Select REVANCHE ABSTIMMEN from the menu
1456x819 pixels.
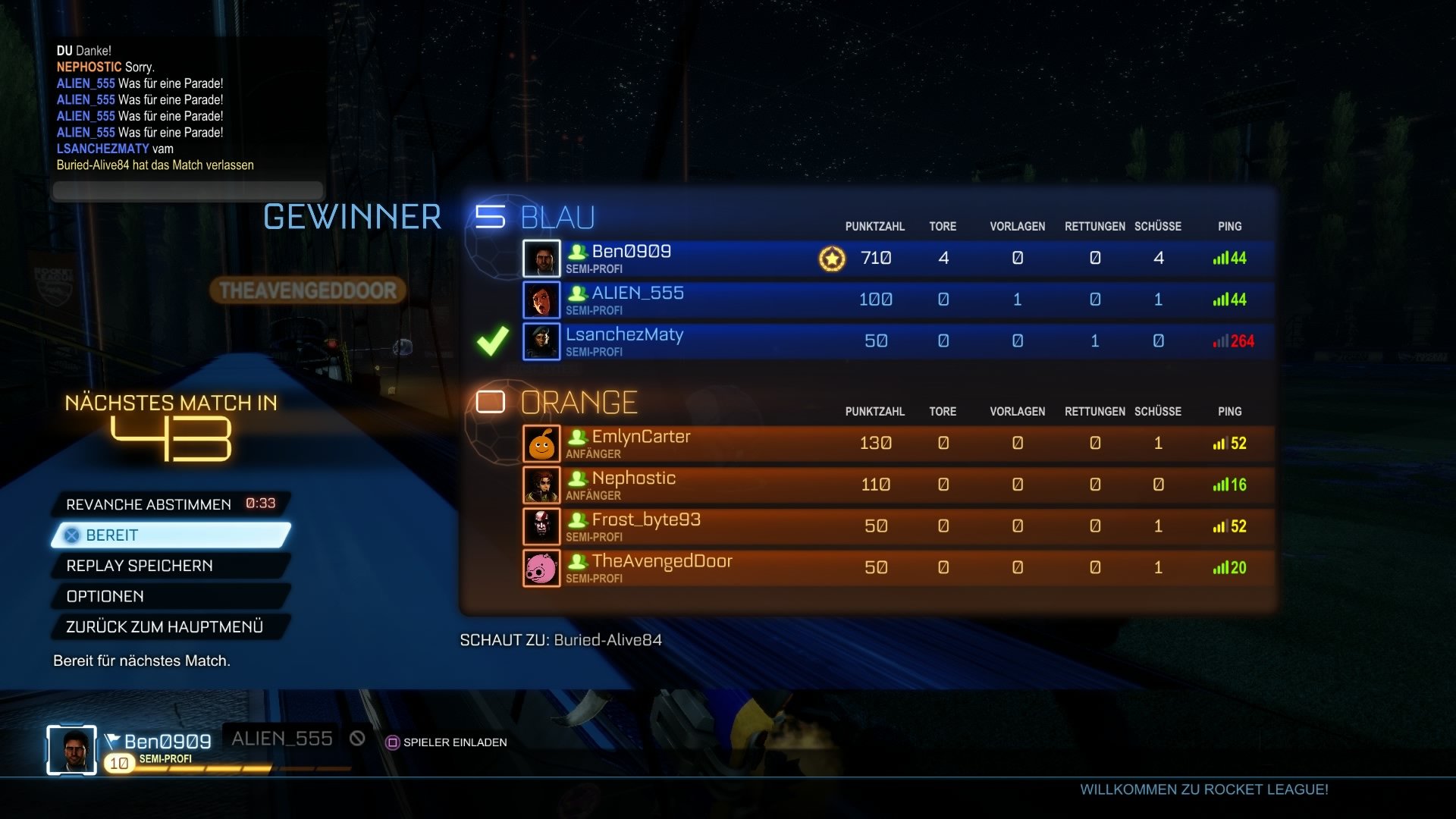pyautogui.click(x=149, y=504)
